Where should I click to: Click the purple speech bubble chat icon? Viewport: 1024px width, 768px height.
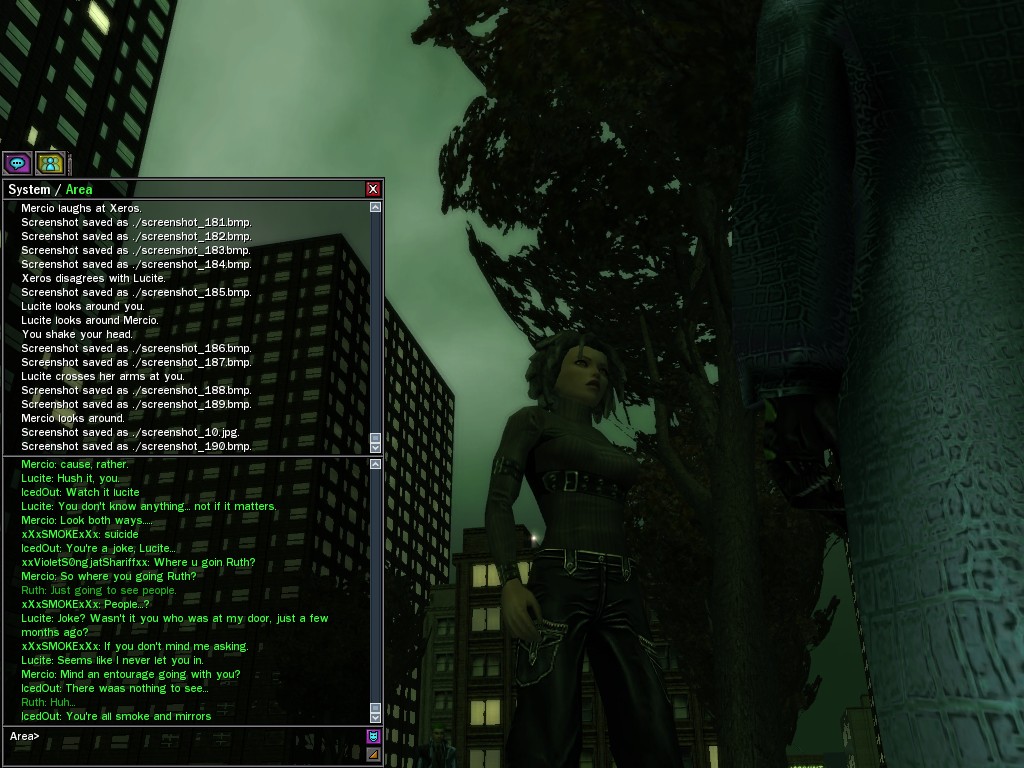coord(17,163)
